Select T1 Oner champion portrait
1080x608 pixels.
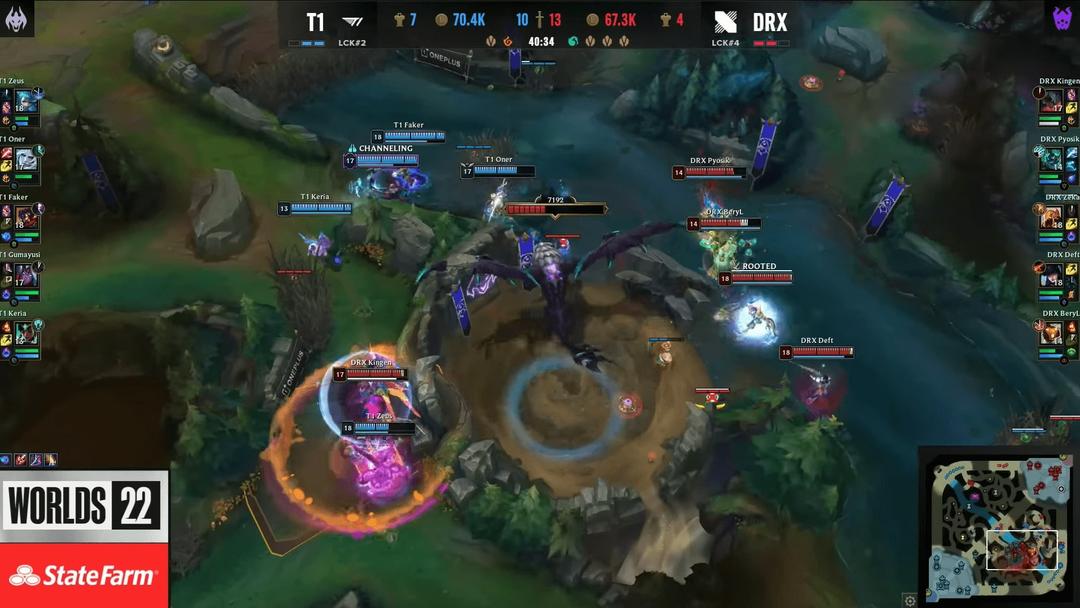pos(26,159)
